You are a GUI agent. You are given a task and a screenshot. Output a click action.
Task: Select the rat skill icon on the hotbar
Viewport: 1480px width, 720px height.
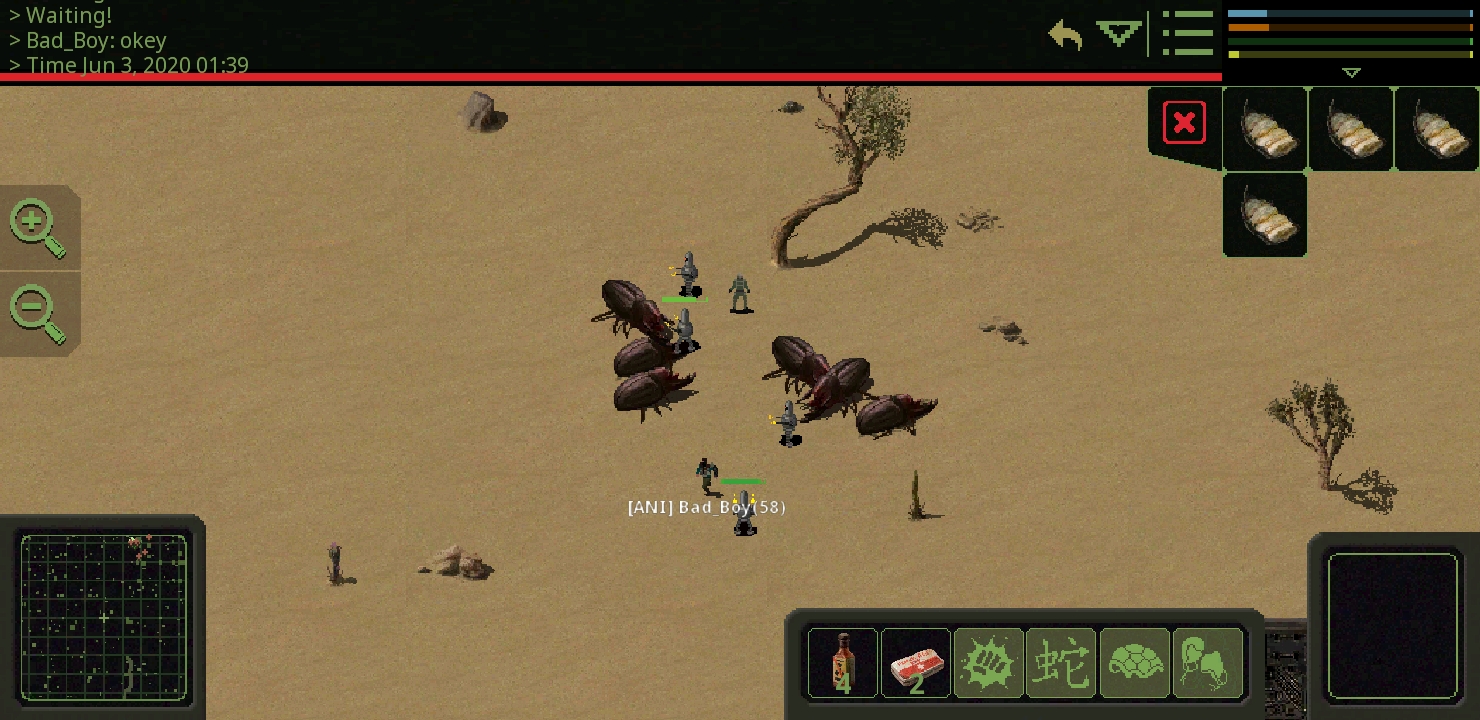pos(1207,663)
